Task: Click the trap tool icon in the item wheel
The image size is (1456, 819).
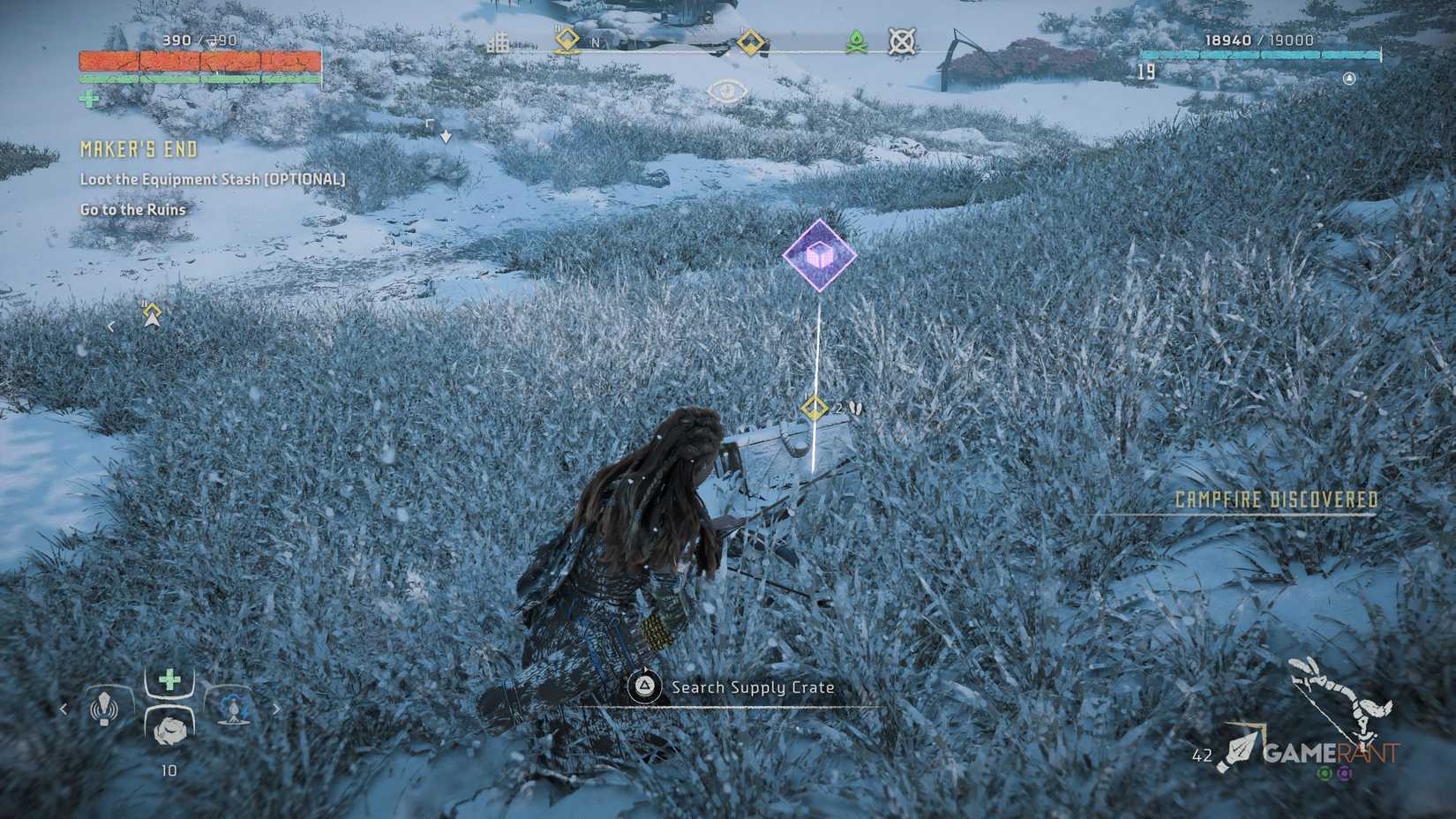Action: pos(234,709)
